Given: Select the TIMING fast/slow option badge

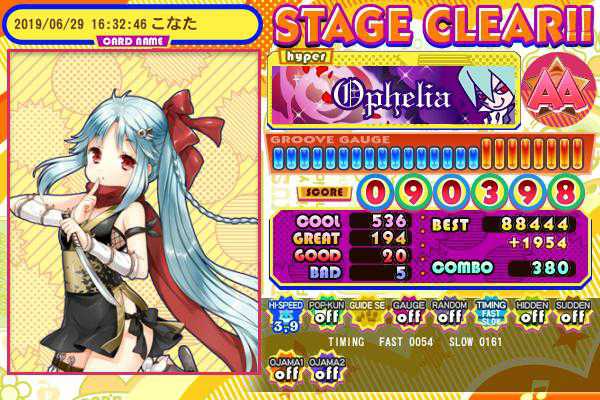Looking at the screenshot, I should coord(490,316).
